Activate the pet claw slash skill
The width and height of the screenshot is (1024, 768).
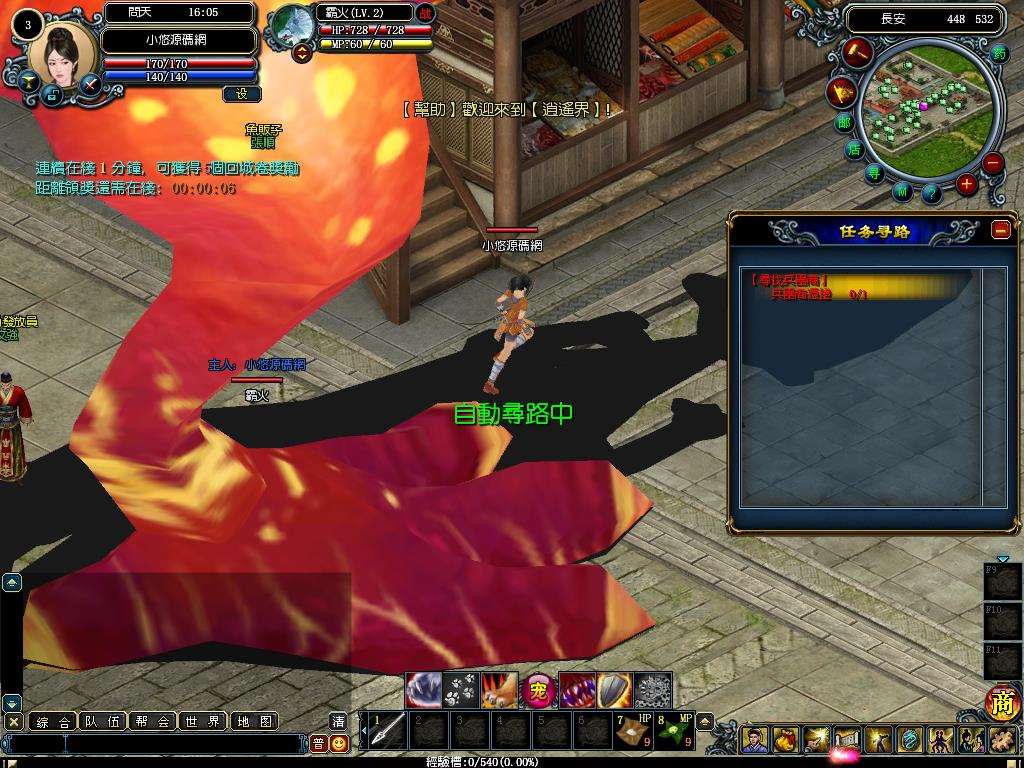[424, 690]
